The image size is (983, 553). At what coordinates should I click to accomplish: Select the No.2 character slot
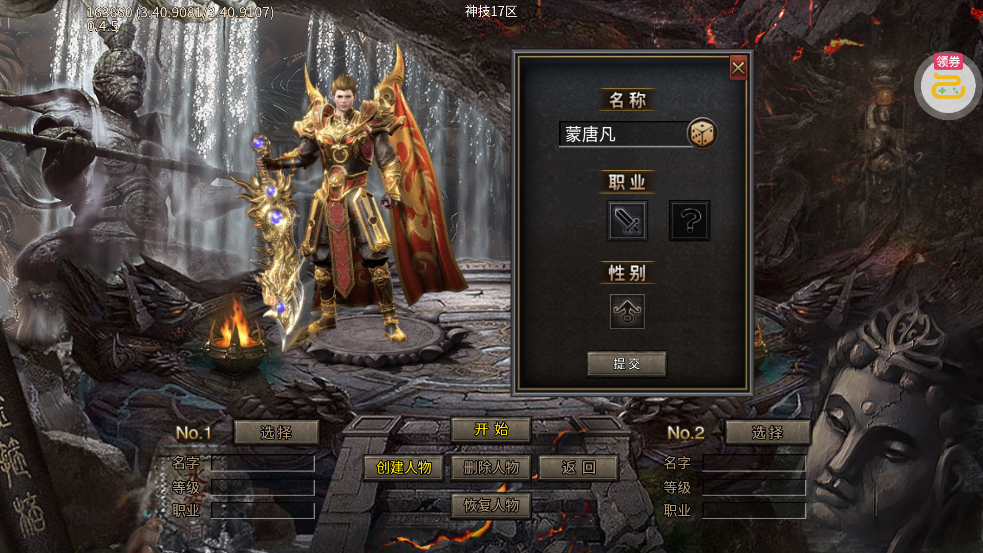coord(767,432)
